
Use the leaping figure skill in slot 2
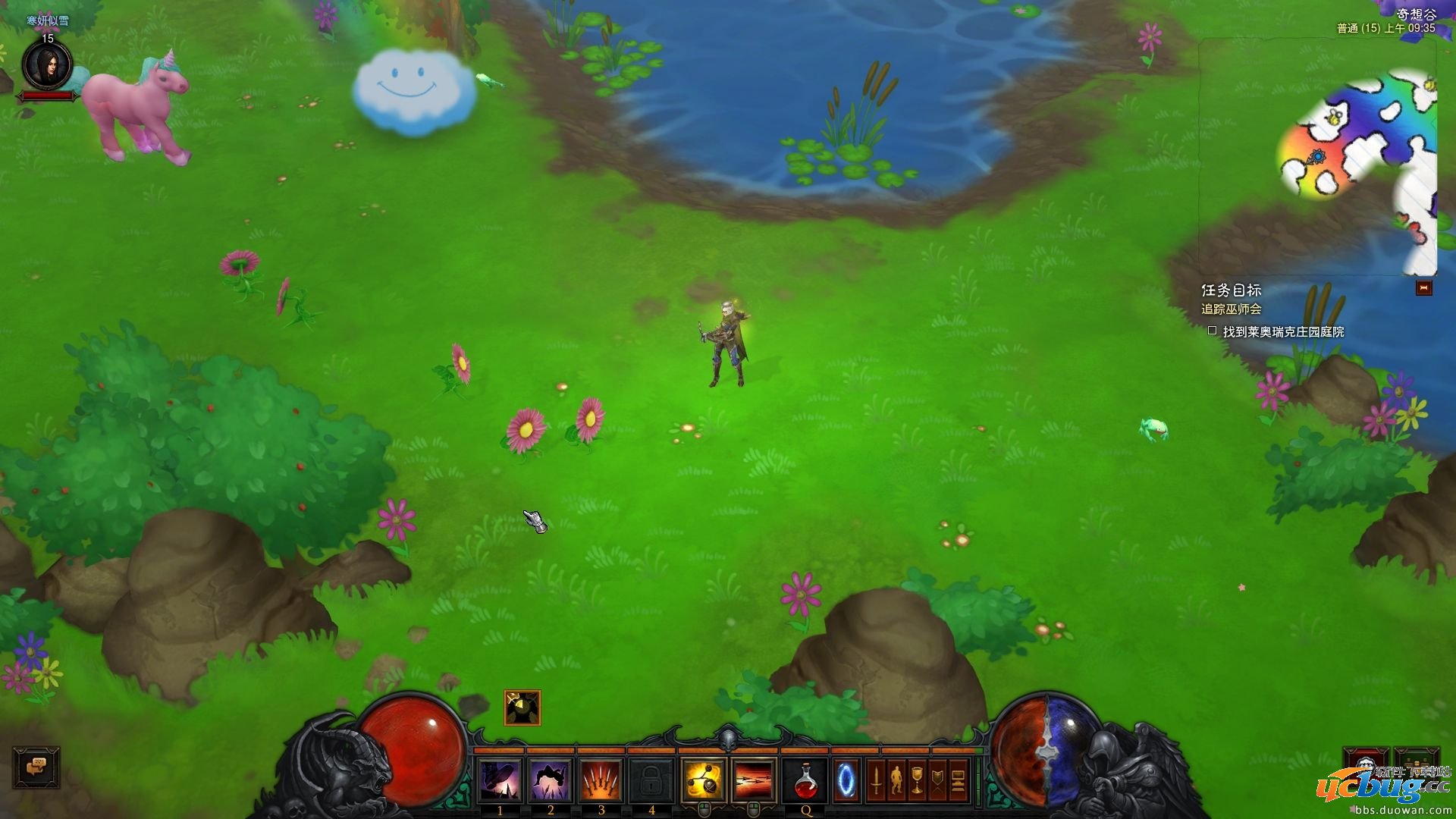coord(551,780)
